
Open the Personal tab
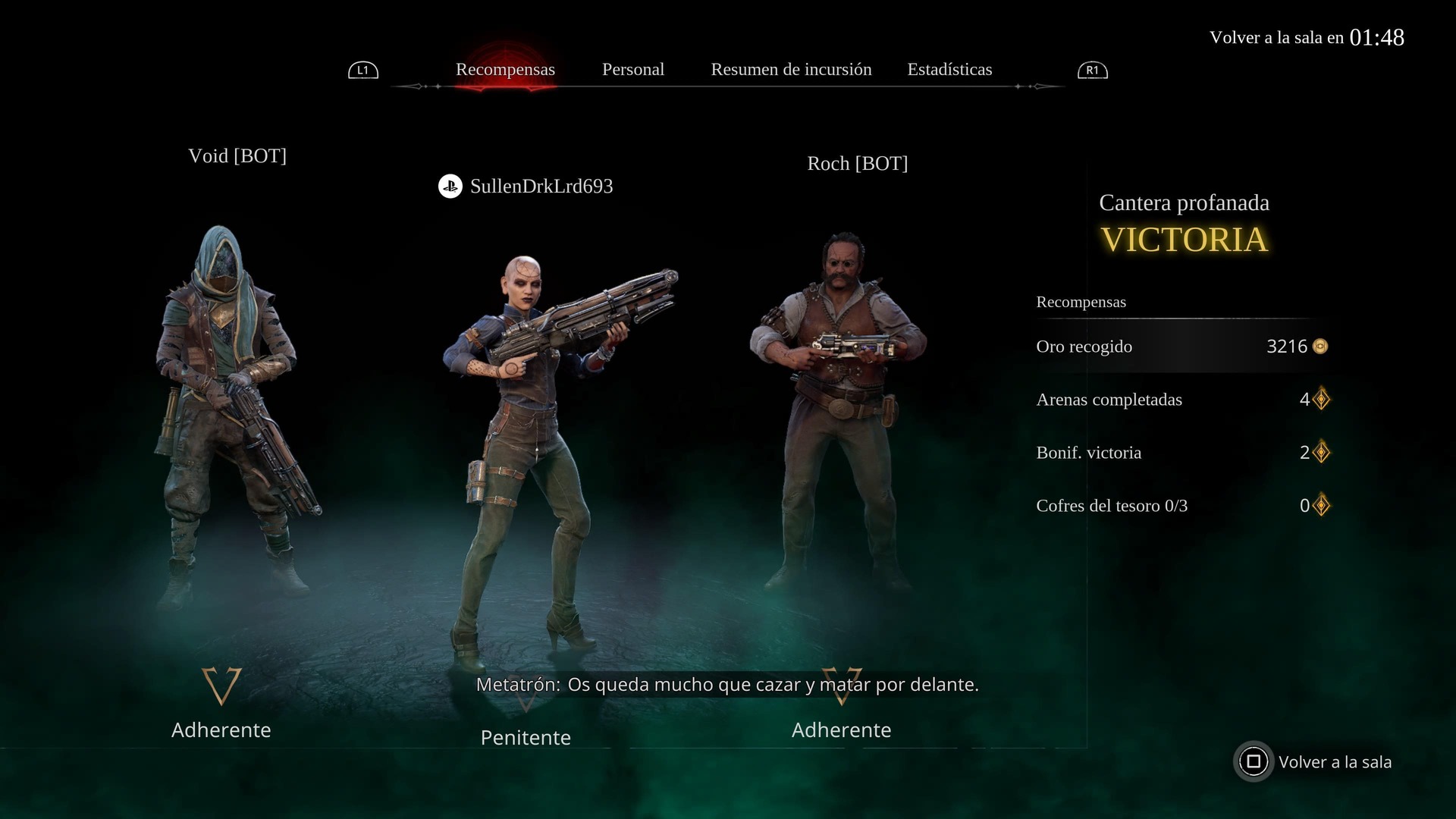pyautogui.click(x=632, y=70)
